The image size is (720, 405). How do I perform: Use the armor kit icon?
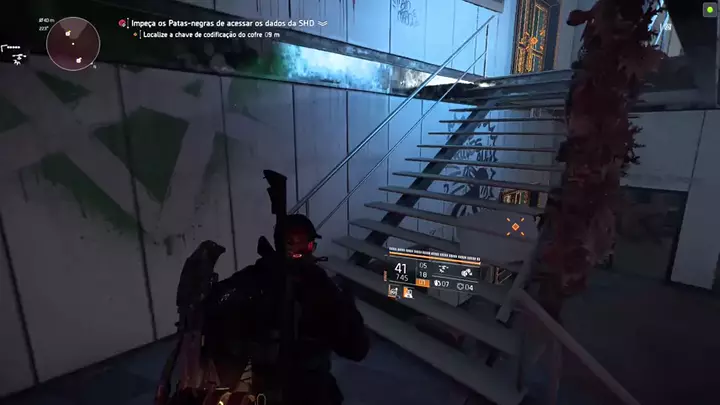point(461,287)
